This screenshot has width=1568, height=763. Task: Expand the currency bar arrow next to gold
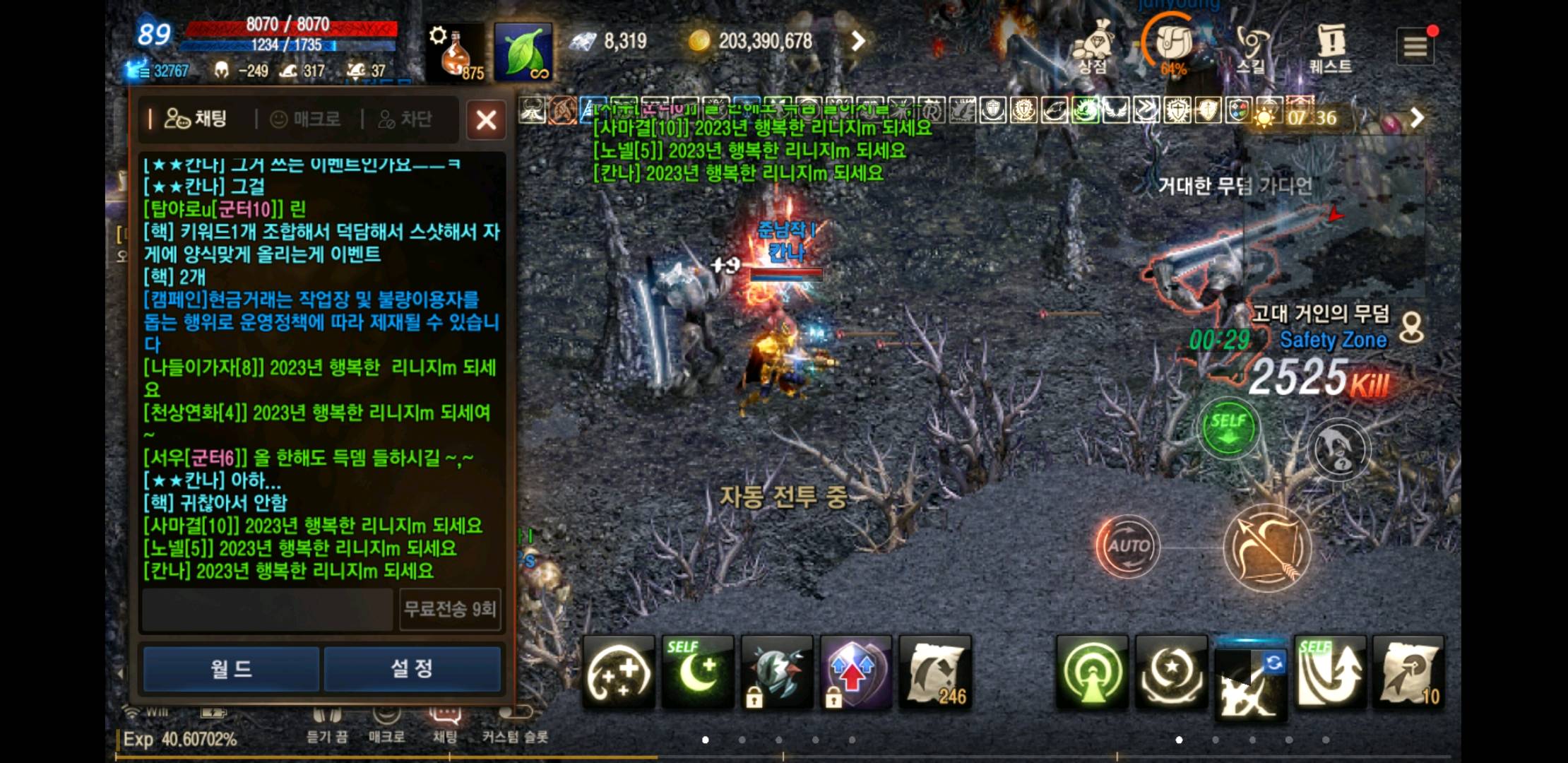pyautogui.click(x=858, y=41)
